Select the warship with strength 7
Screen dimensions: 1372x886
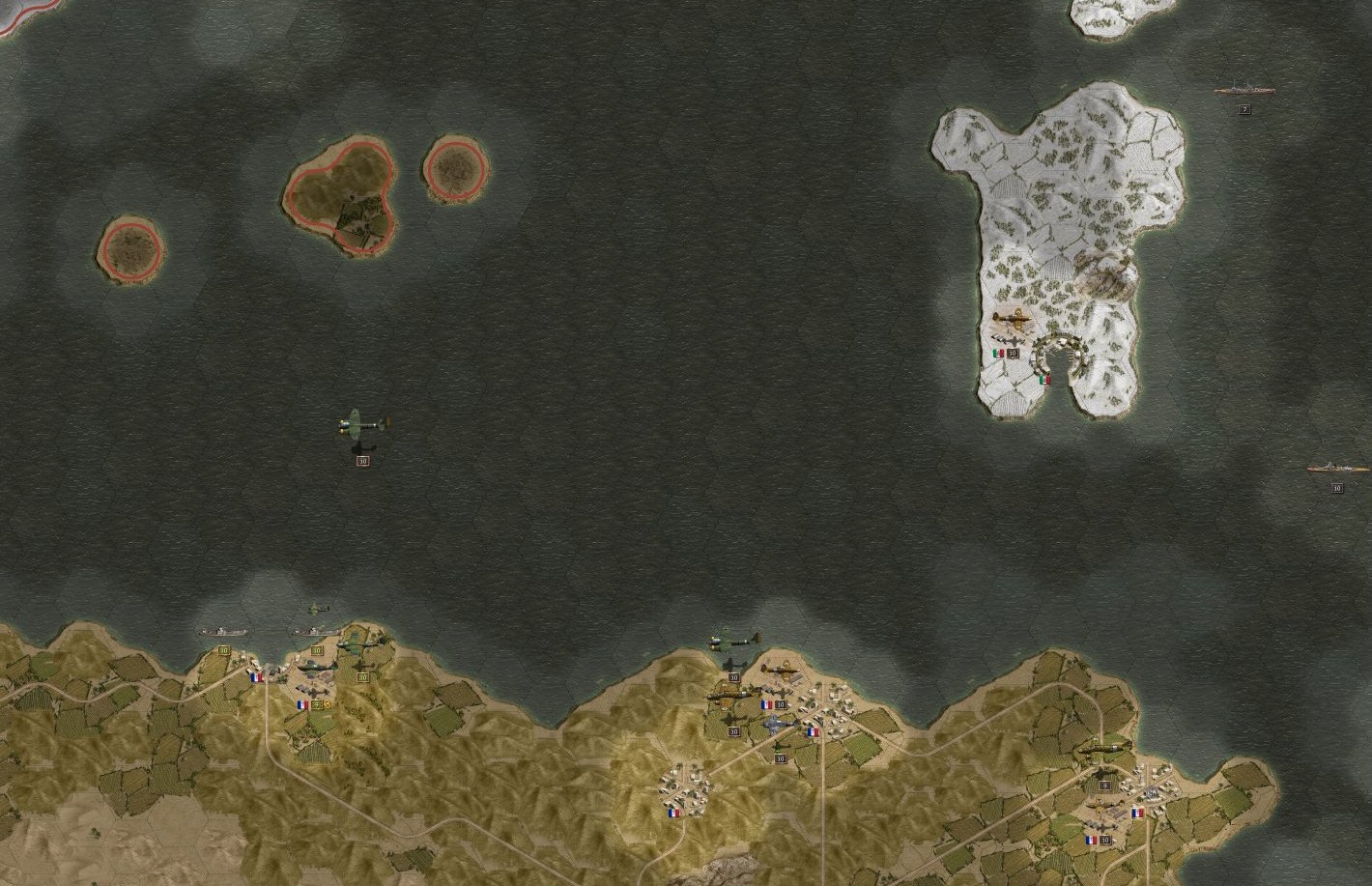pyautogui.click(x=1244, y=90)
